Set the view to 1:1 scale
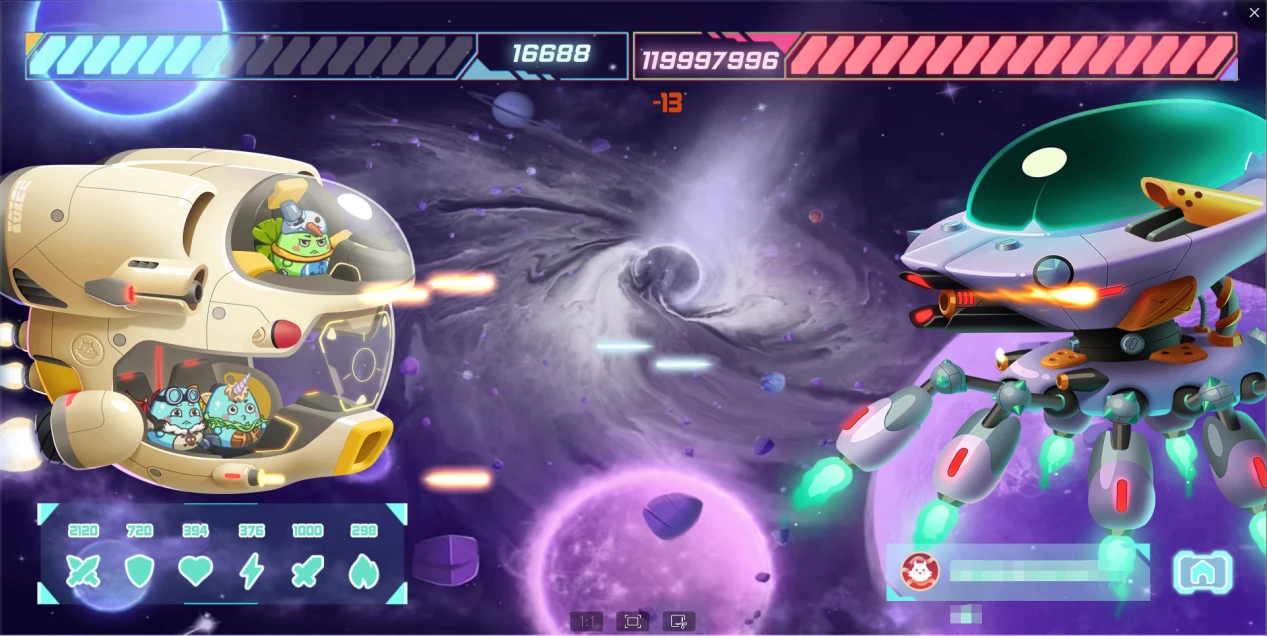1267x636 pixels. pos(587,622)
